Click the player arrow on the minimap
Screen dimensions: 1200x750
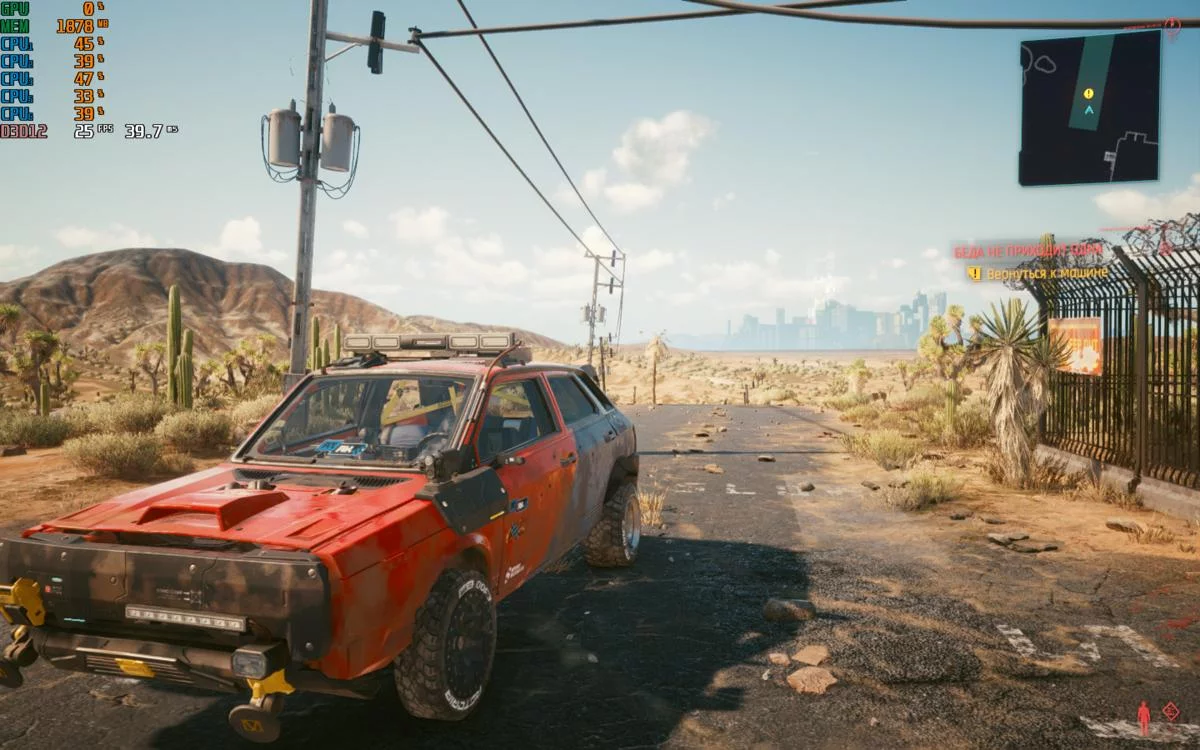coord(1088,110)
